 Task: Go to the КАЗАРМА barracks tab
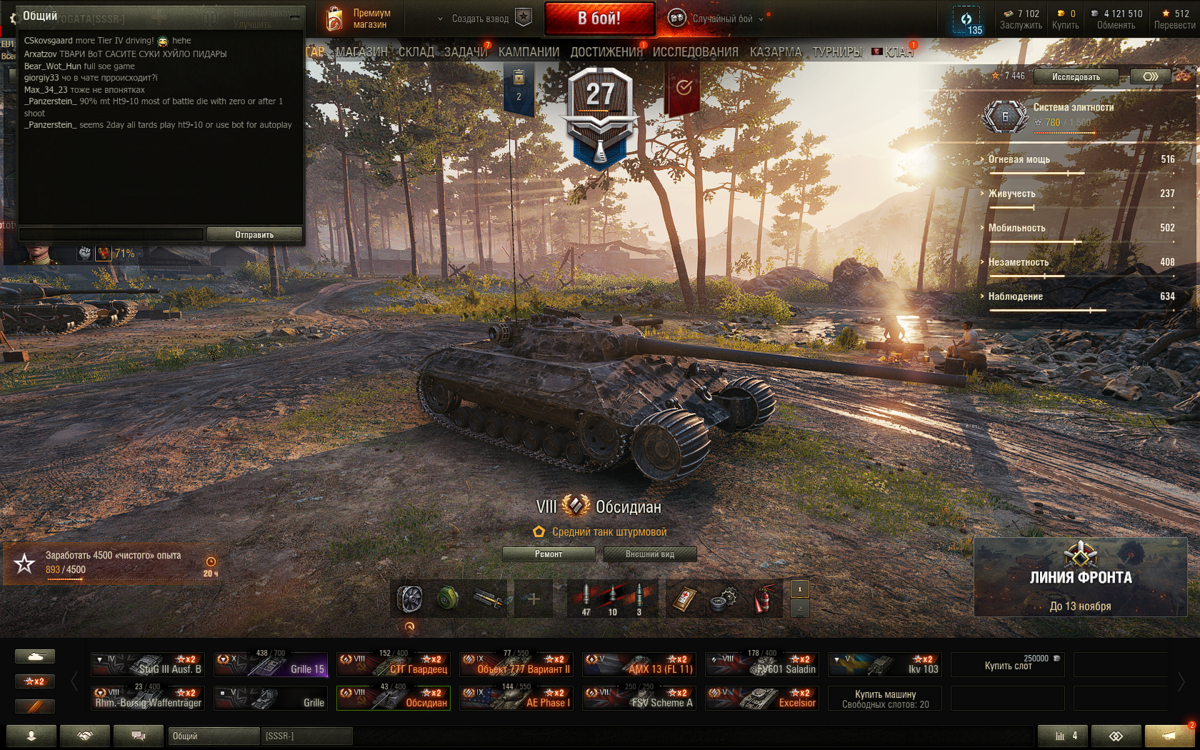click(775, 52)
